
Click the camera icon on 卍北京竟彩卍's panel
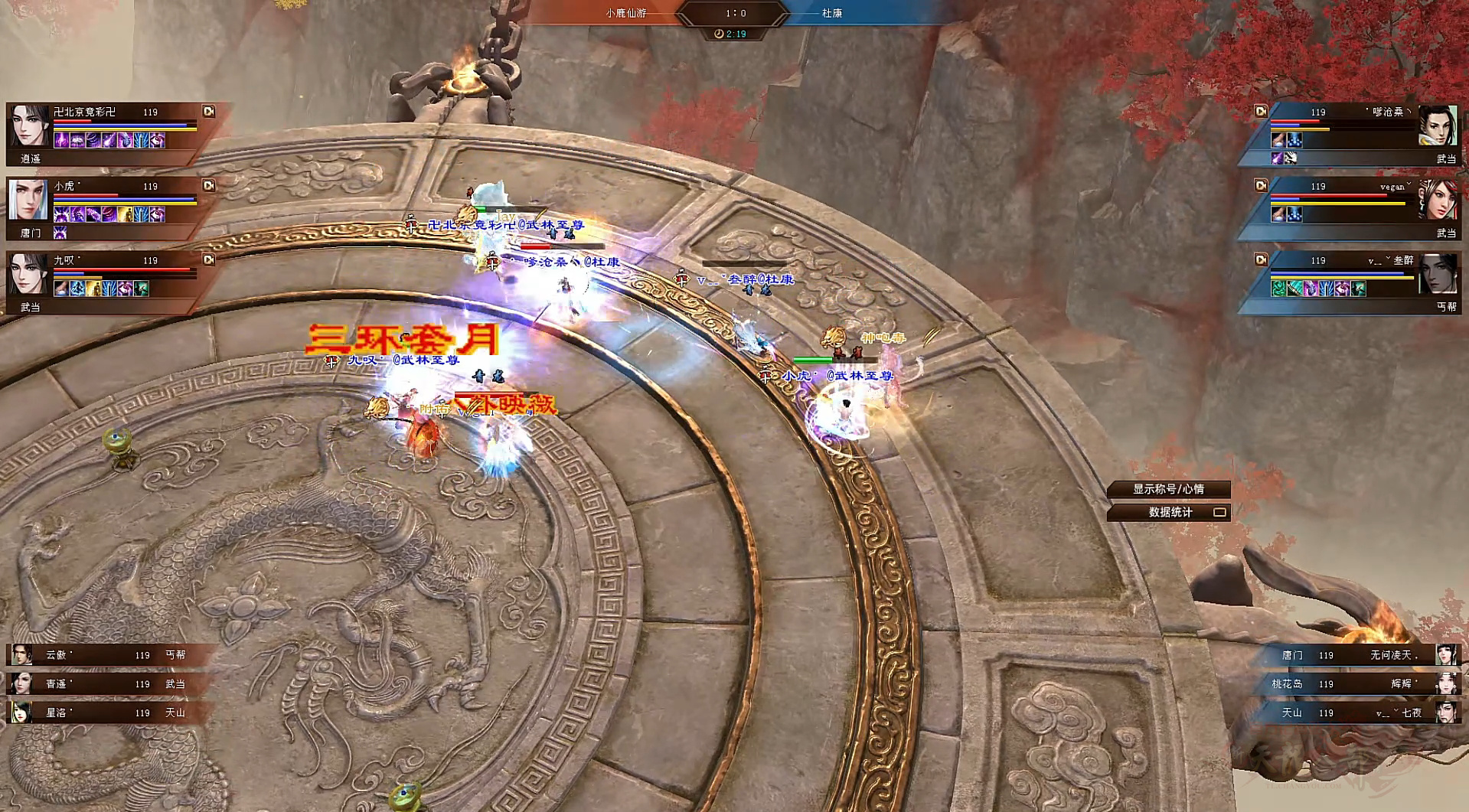[x=208, y=112]
